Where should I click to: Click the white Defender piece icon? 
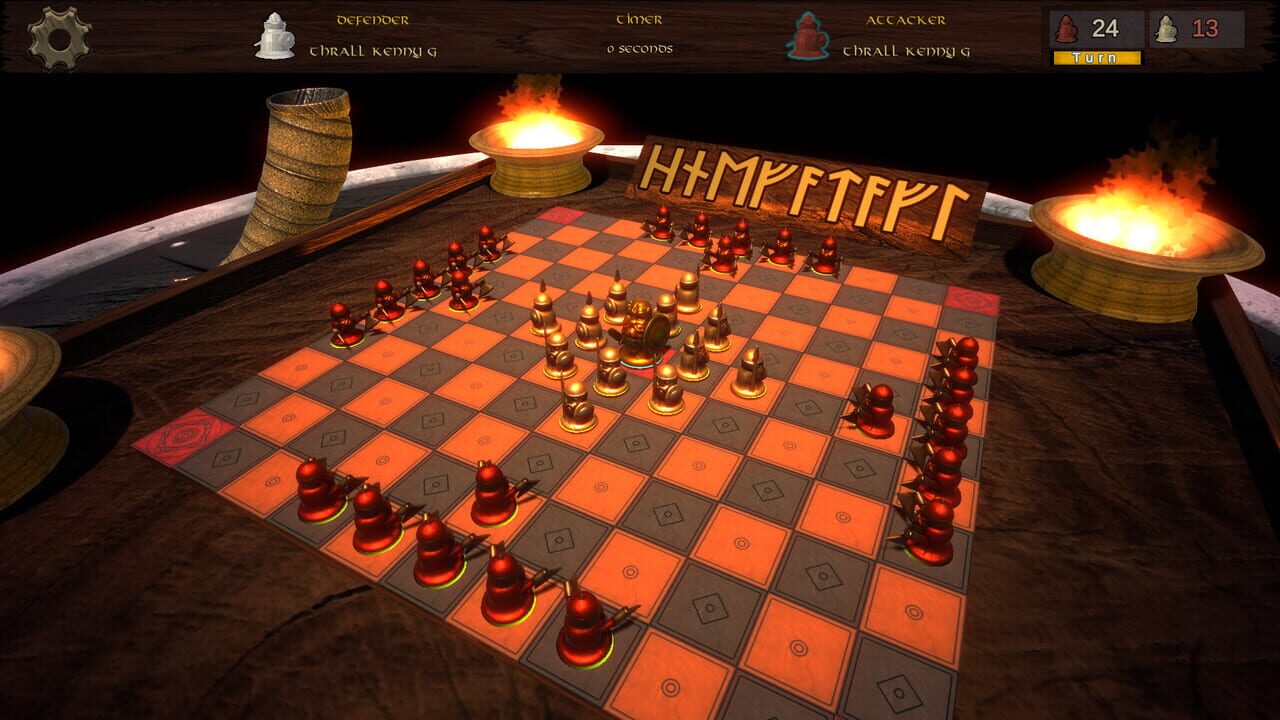[x=272, y=33]
